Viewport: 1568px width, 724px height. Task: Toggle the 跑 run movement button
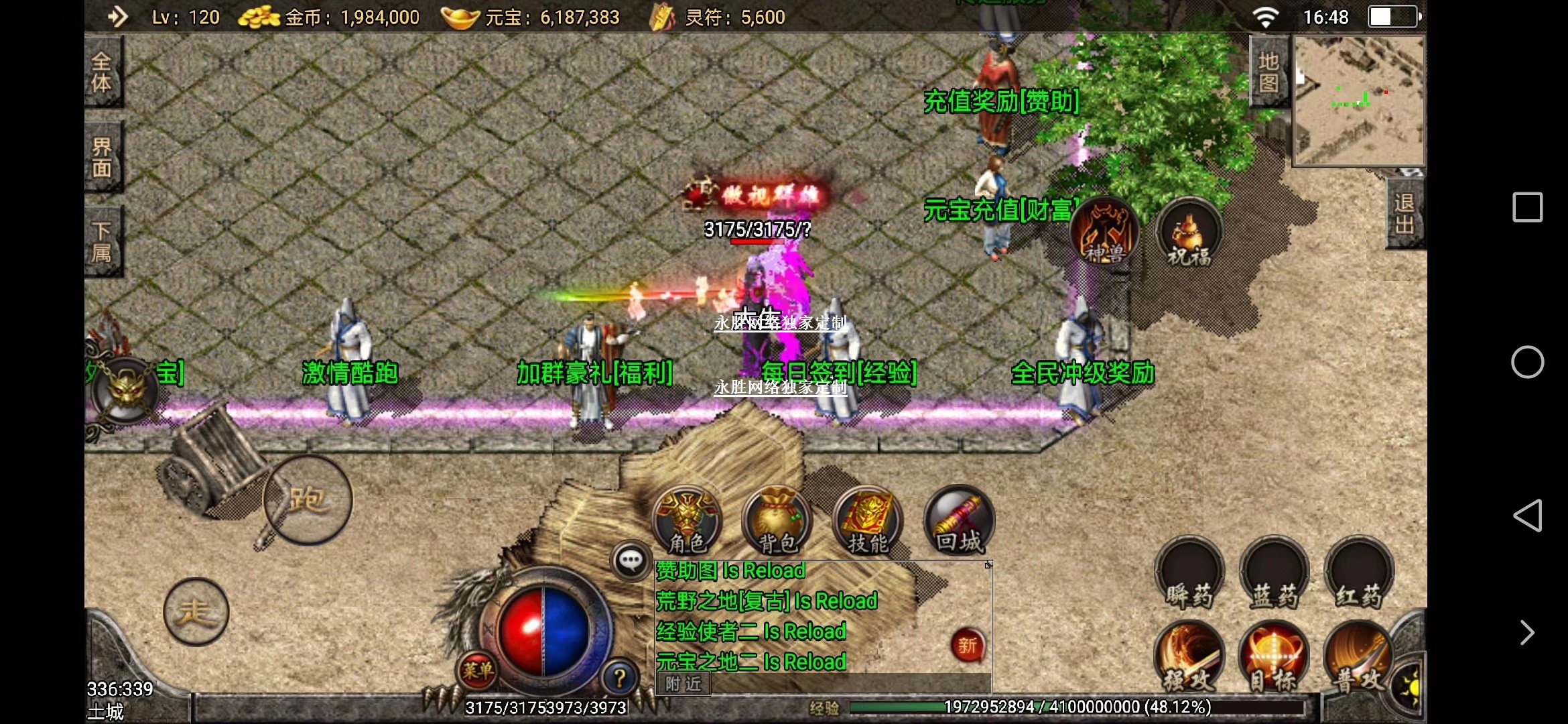(308, 499)
